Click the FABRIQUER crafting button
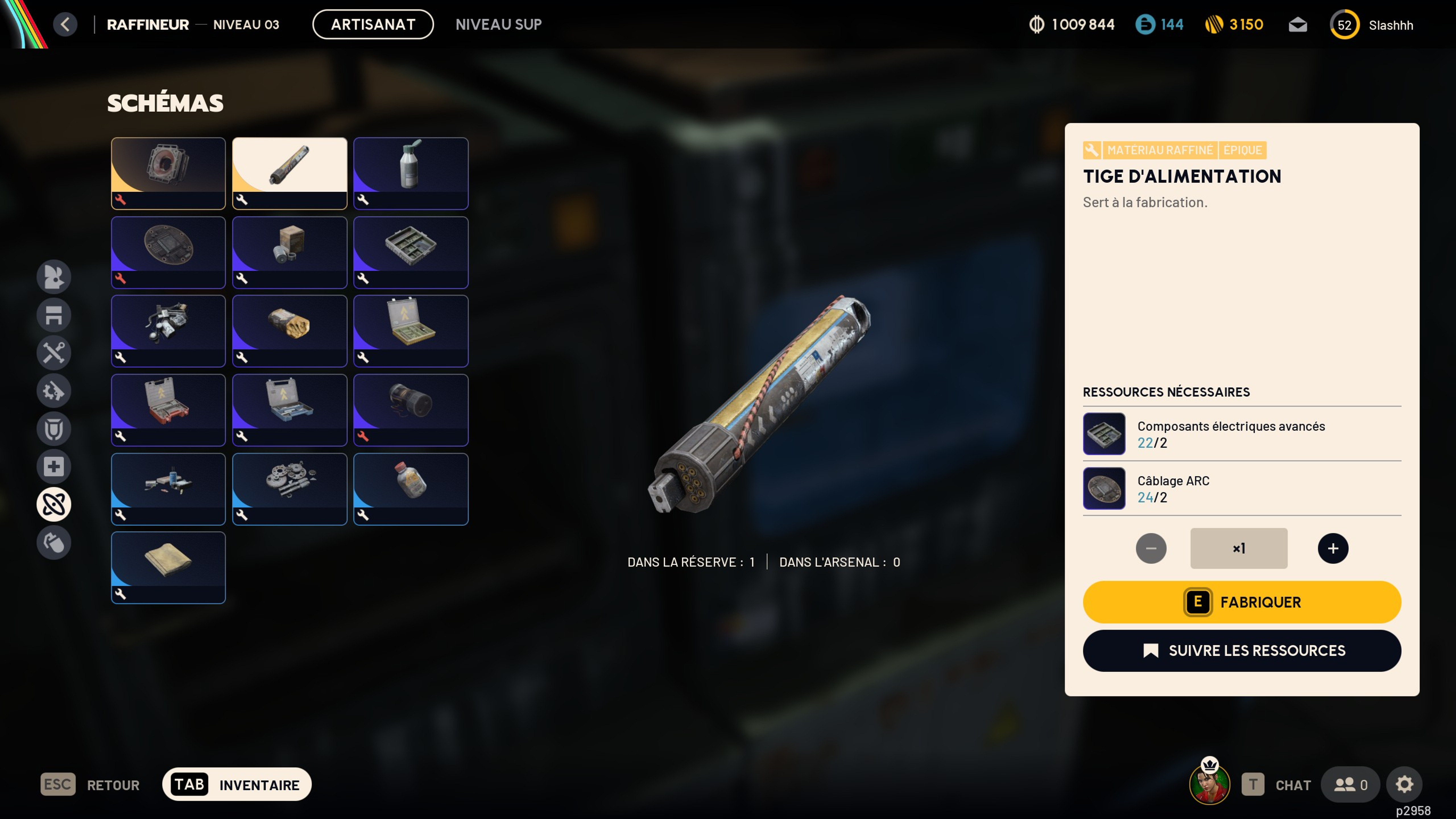The height and width of the screenshot is (819, 1456). 1241,602
